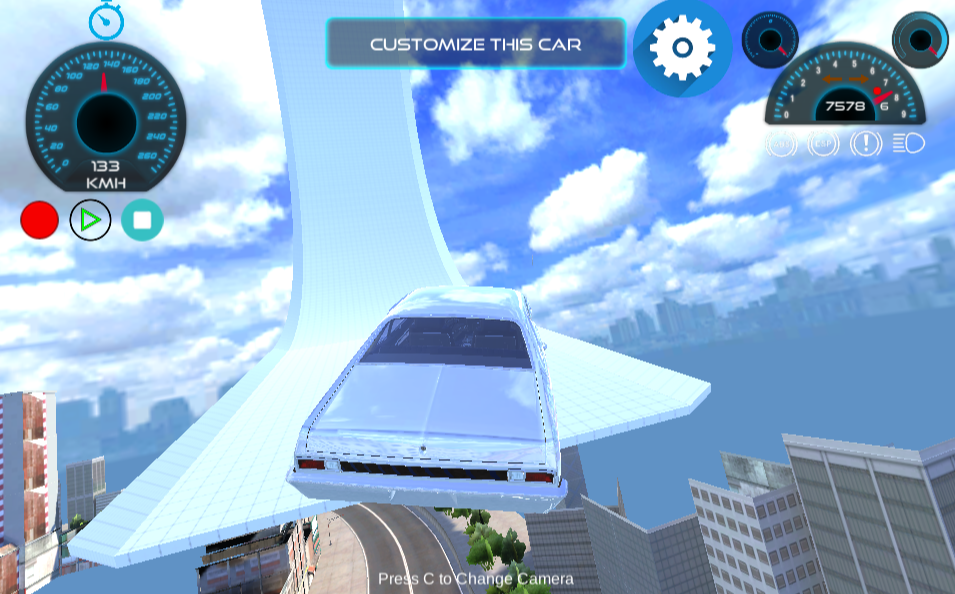The width and height of the screenshot is (955, 594).
Task: Toggle the ESP indicator
Action: [823, 144]
